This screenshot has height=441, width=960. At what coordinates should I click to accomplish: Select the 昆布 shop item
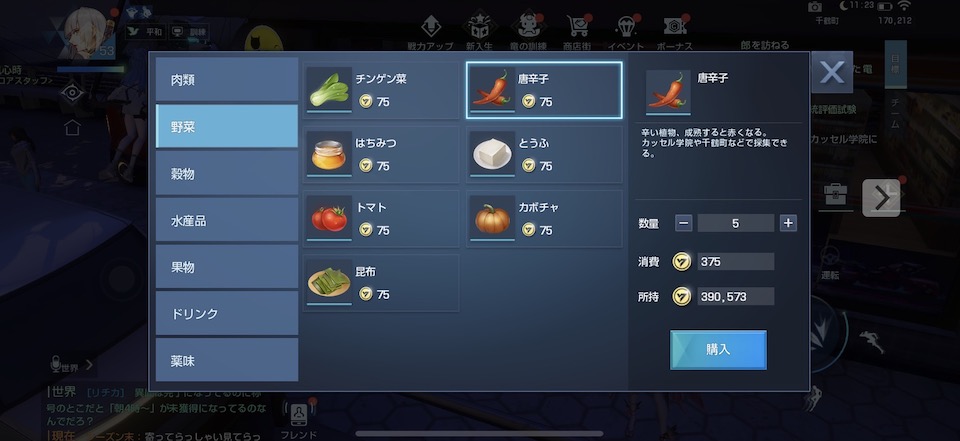tap(382, 282)
